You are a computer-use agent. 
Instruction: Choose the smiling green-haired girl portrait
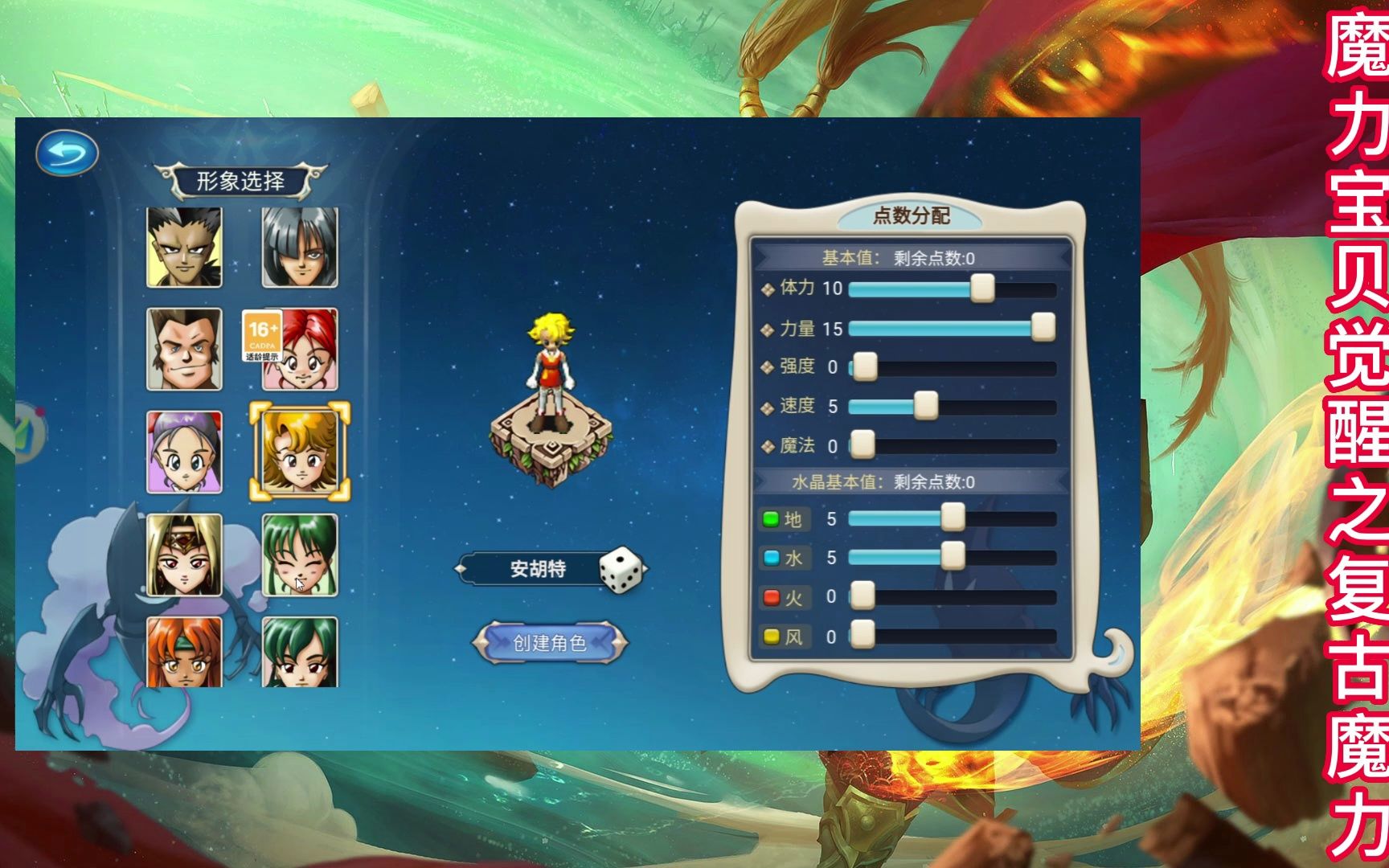300,555
